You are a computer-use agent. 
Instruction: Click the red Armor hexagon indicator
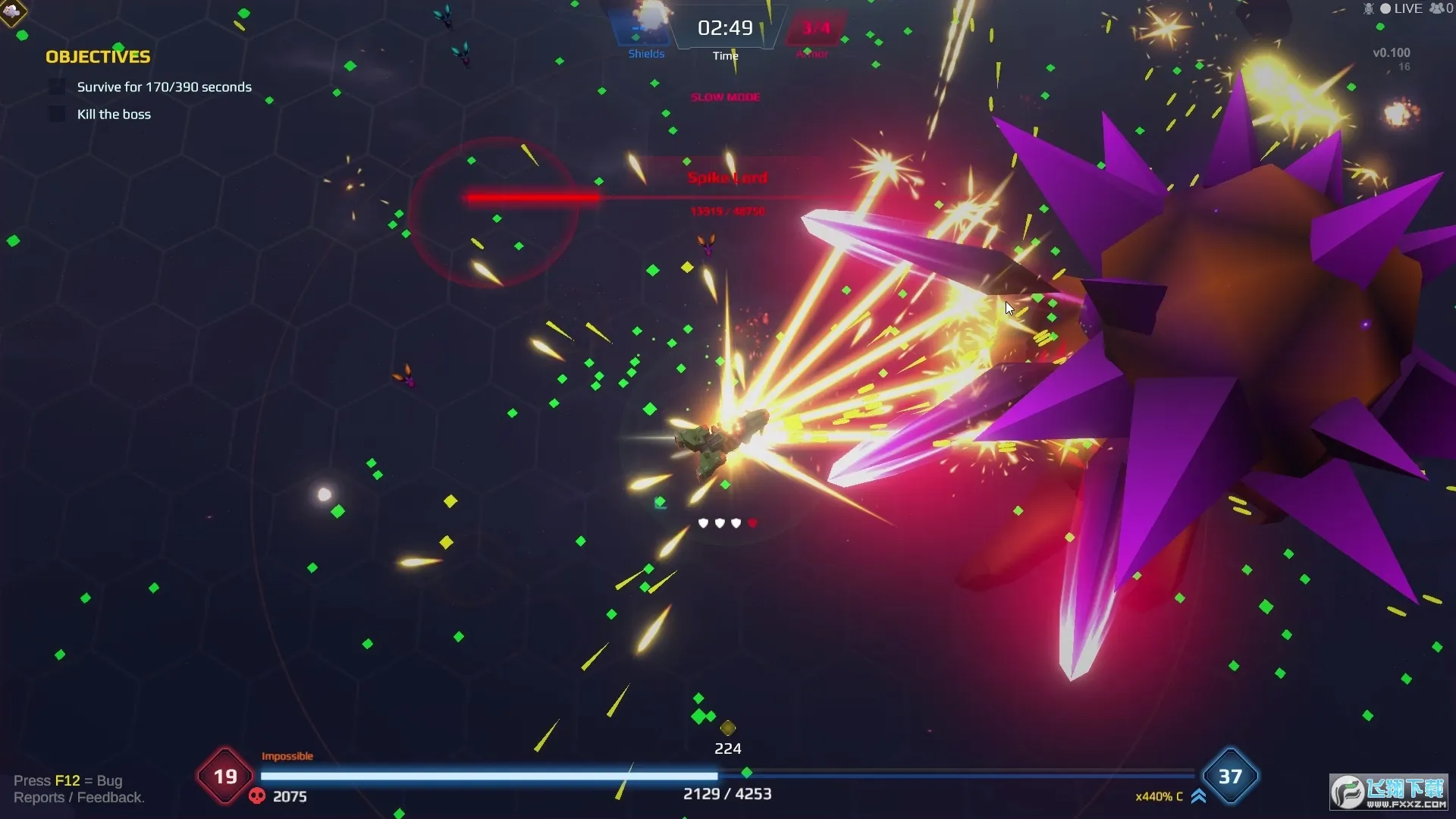point(815,29)
